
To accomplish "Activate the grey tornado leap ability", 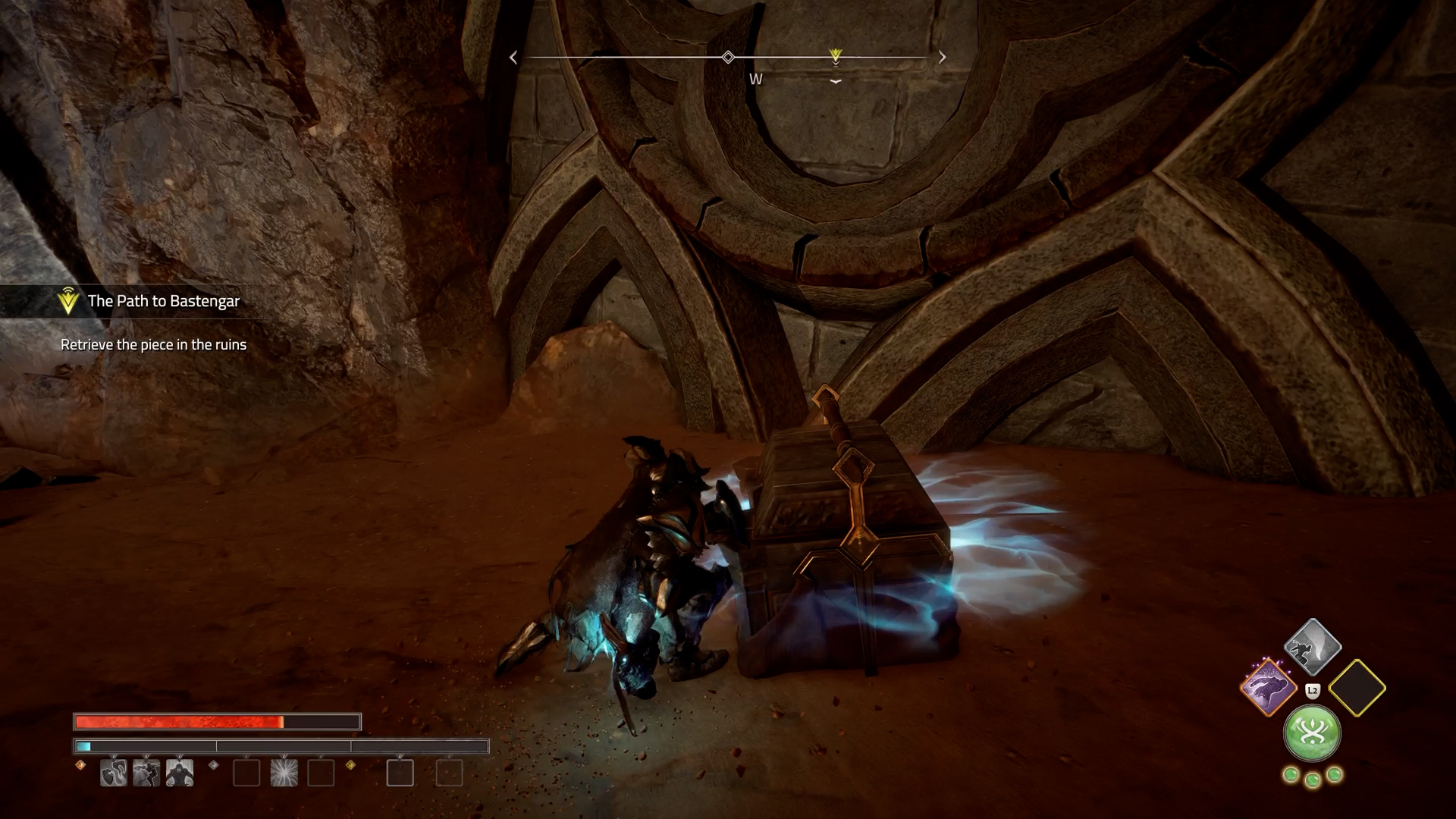I will coord(1313,647).
